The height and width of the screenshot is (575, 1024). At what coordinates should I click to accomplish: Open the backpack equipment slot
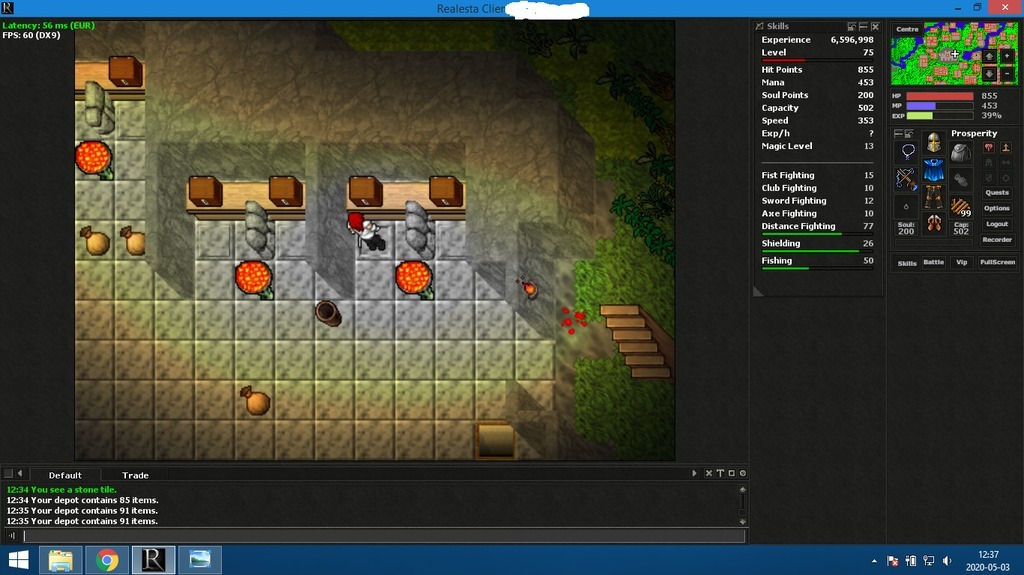[961, 153]
